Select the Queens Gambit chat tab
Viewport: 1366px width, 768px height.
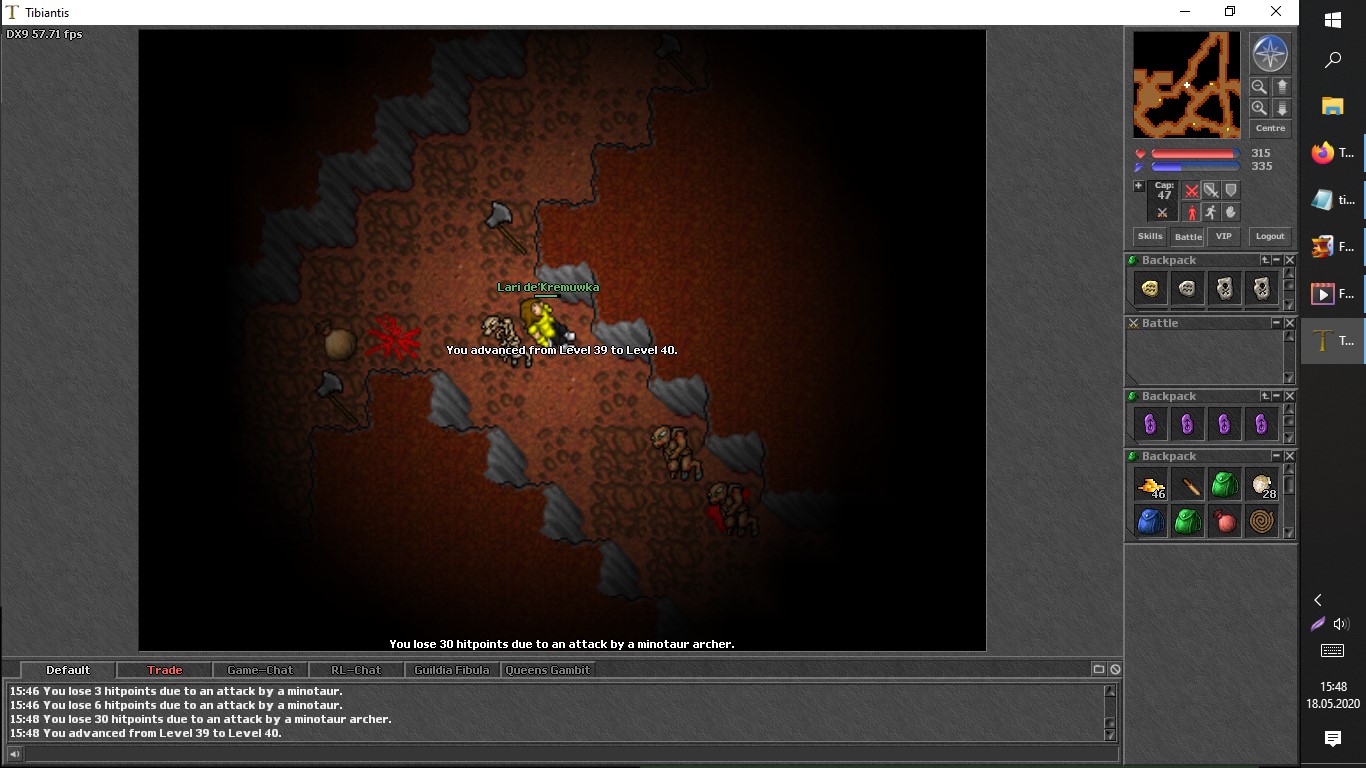coord(548,670)
